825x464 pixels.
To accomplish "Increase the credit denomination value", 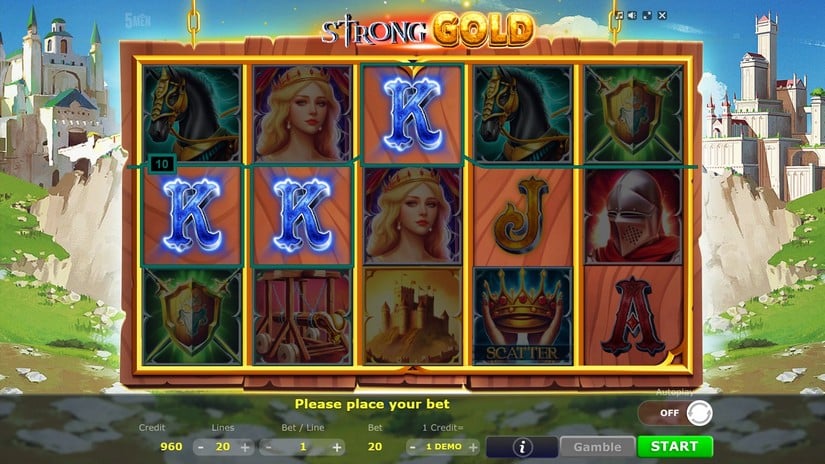I will (x=473, y=447).
